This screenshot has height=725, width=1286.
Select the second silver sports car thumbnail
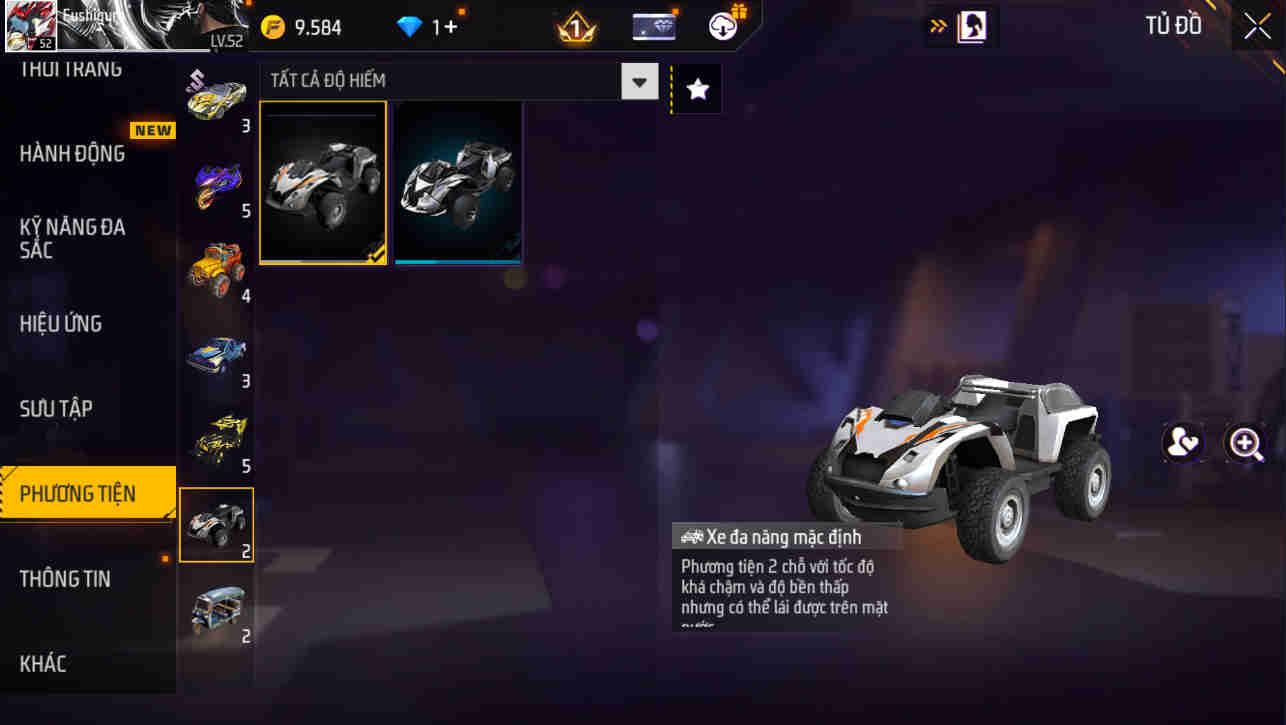point(457,182)
